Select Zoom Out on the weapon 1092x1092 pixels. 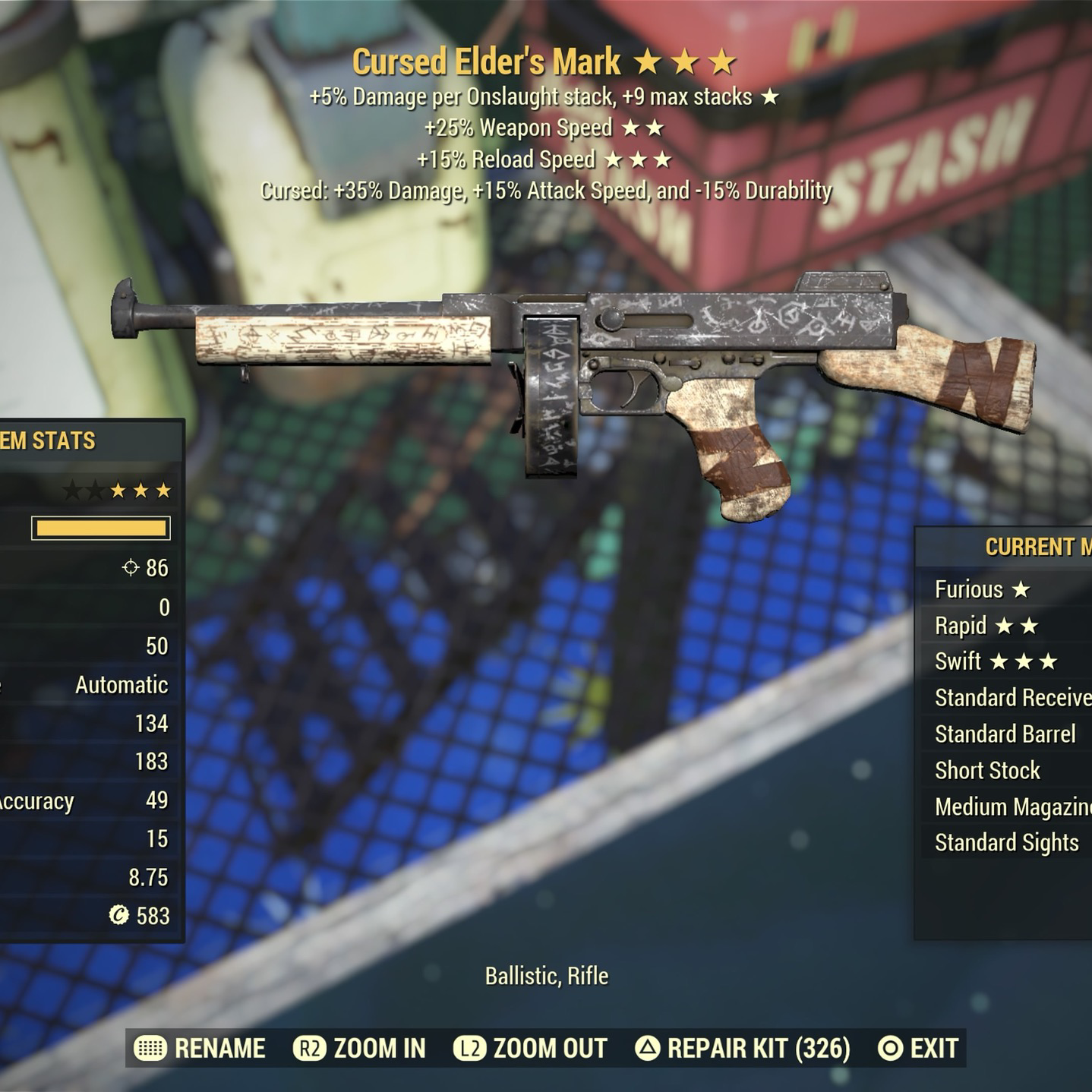coord(532,1049)
